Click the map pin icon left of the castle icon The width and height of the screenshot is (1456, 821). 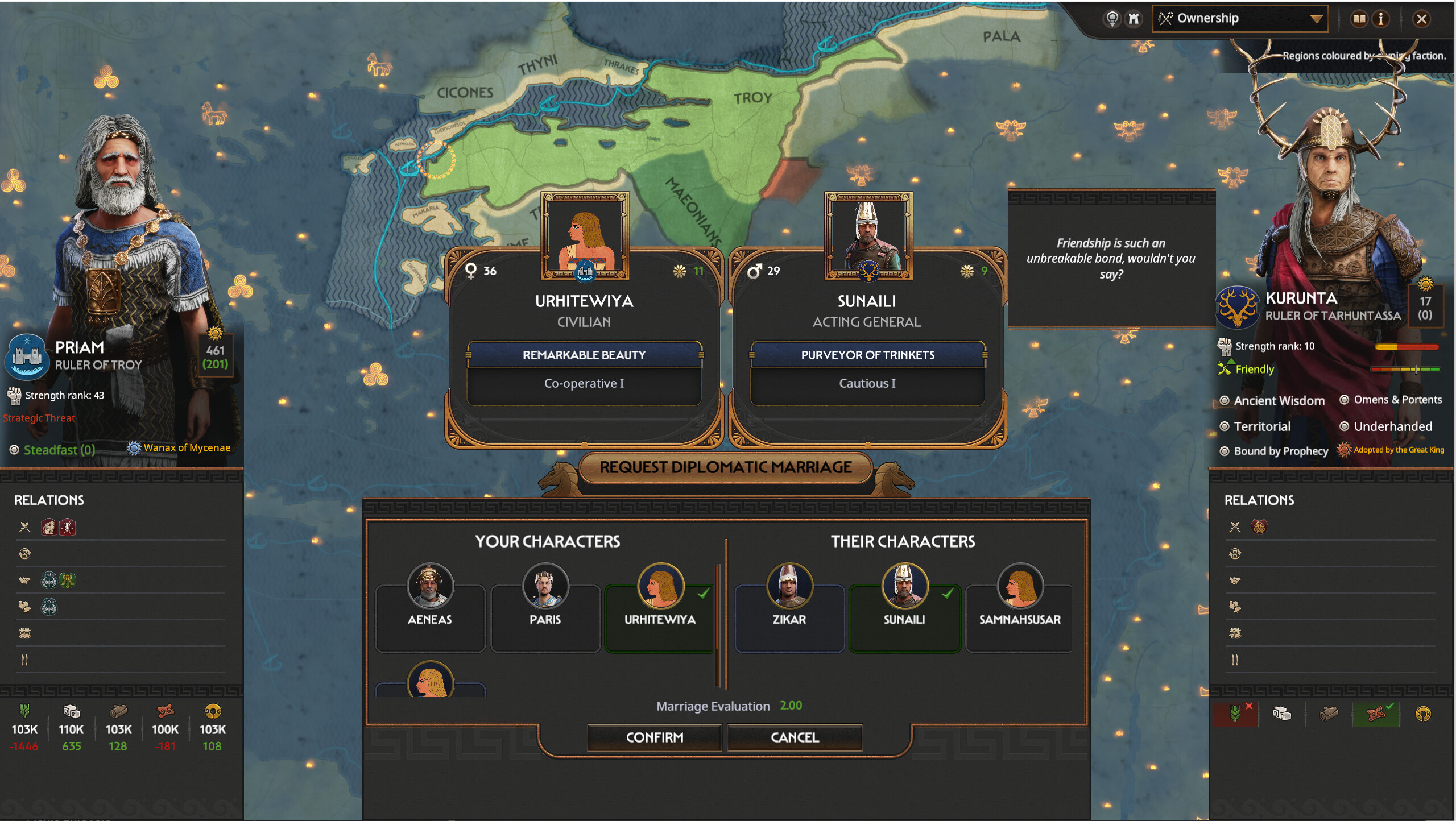coord(1112,18)
